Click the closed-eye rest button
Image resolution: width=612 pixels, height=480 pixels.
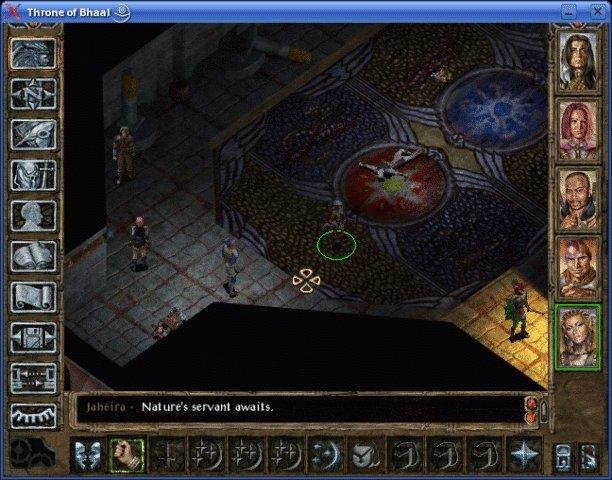32,416
